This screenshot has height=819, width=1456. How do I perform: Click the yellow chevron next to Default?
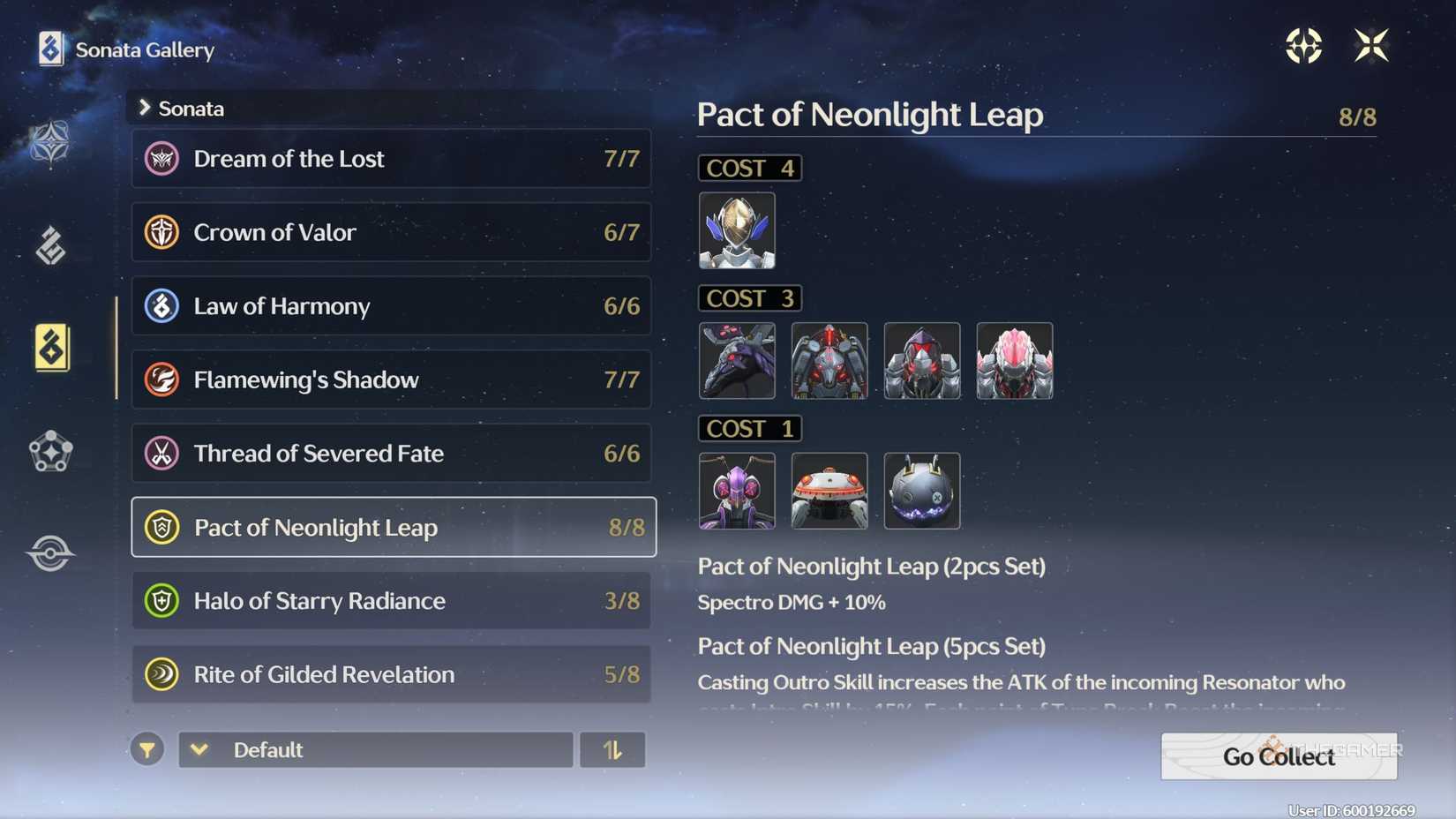199,749
